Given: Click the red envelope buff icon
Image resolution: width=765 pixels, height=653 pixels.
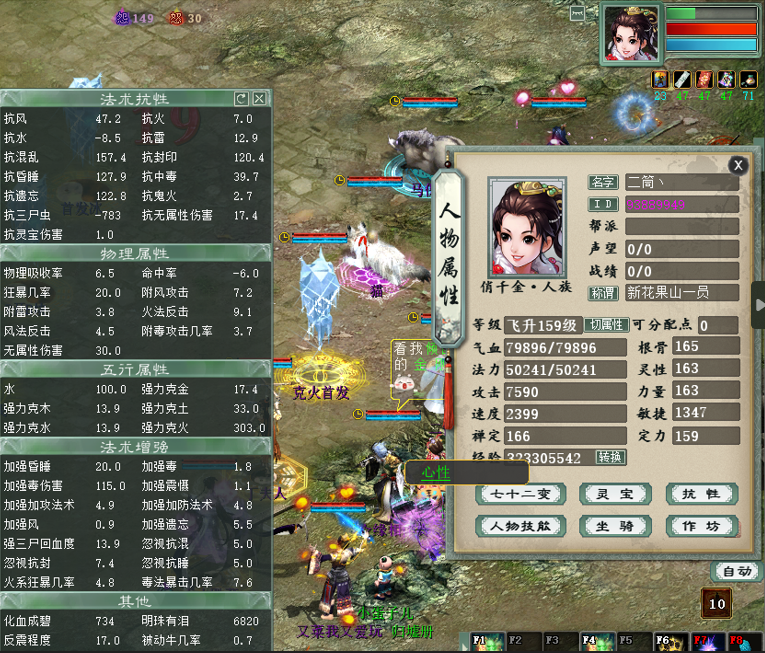Looking at the screenshot, I should tap(704, 79).
